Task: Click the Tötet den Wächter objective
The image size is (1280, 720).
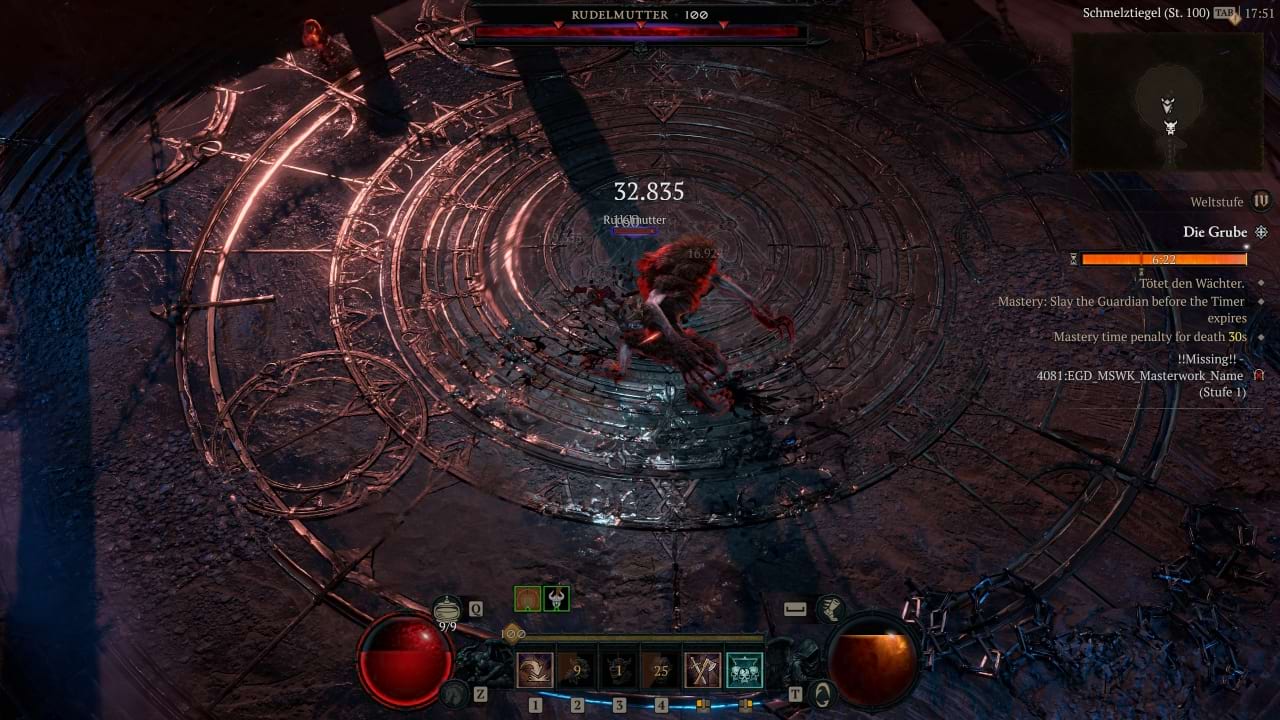Action: [x=1191, y=283]
